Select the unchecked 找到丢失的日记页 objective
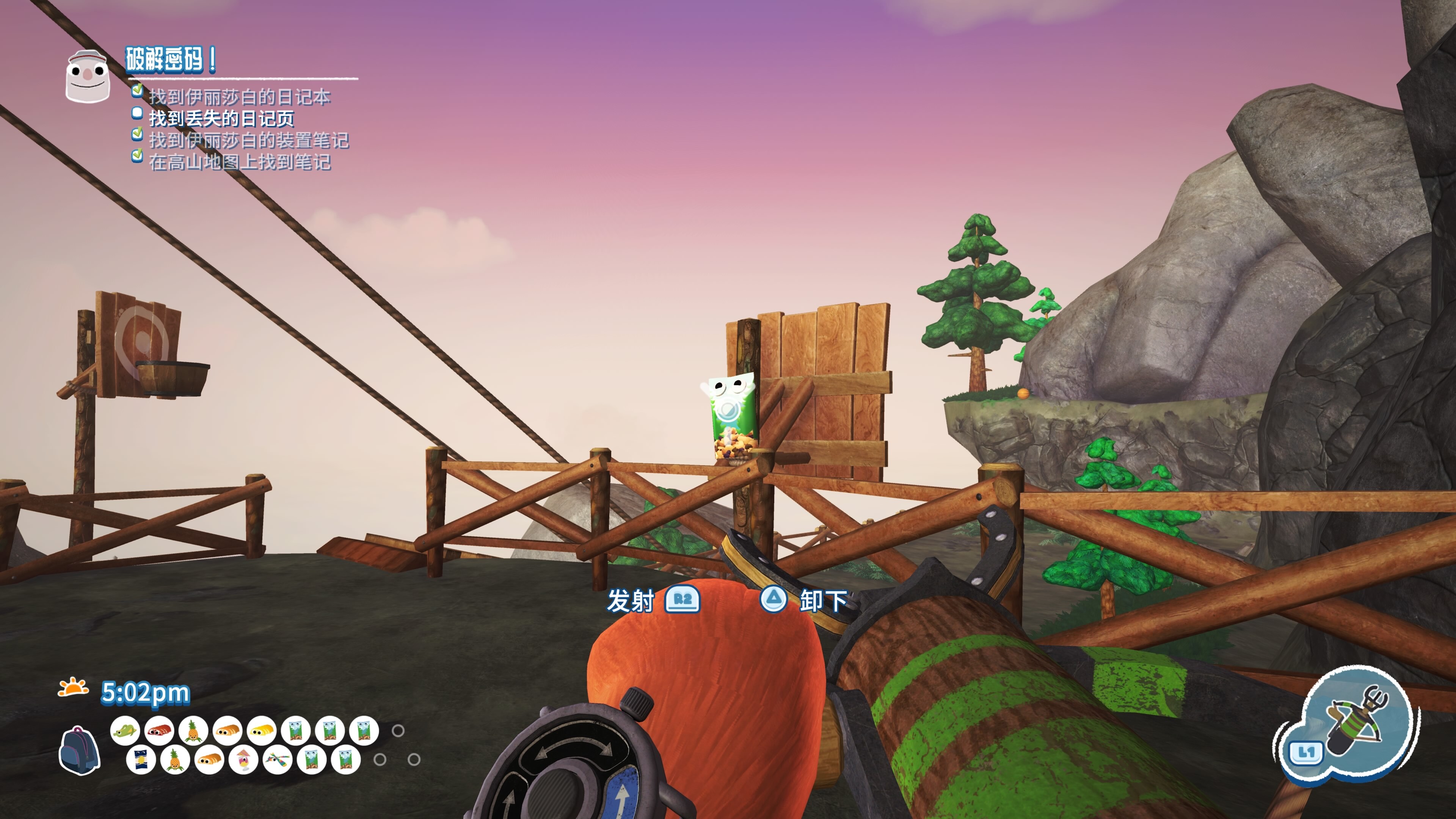1456x819 pixels. tap(221, 119)
